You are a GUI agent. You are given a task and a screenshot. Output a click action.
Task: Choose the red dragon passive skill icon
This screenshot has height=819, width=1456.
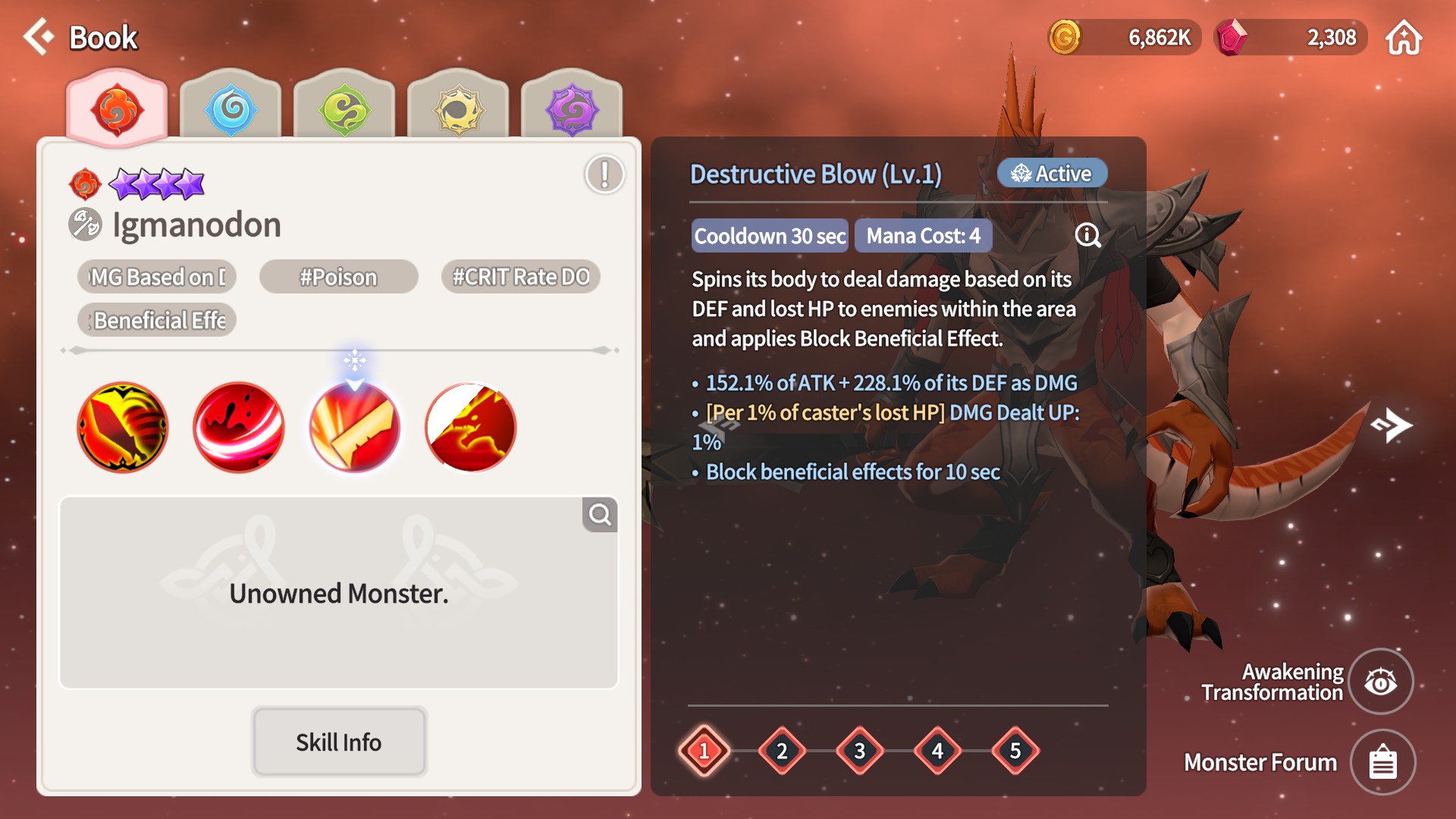[470, 427]
